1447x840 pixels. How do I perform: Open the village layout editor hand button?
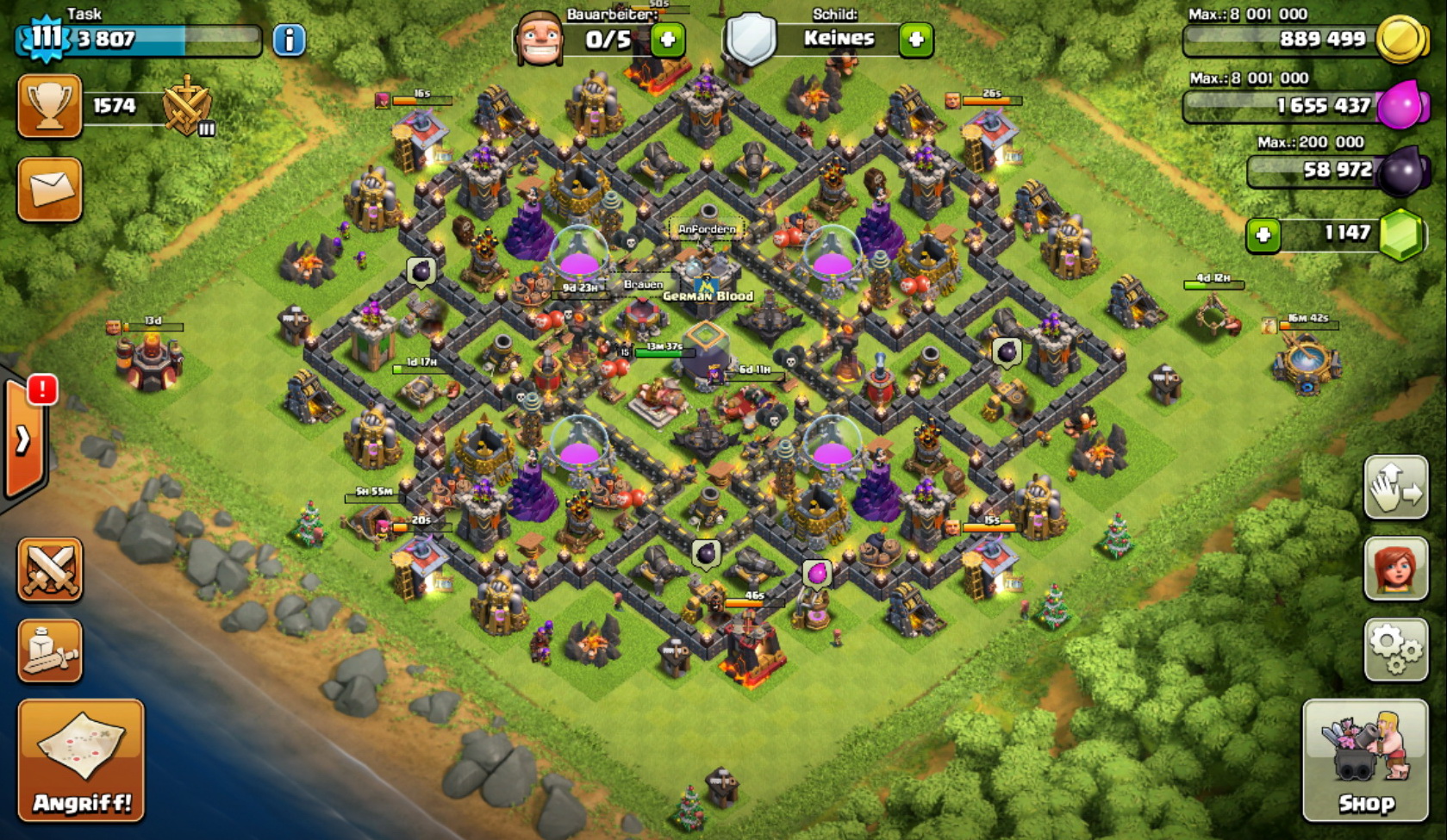click(x=1395, y=488)
